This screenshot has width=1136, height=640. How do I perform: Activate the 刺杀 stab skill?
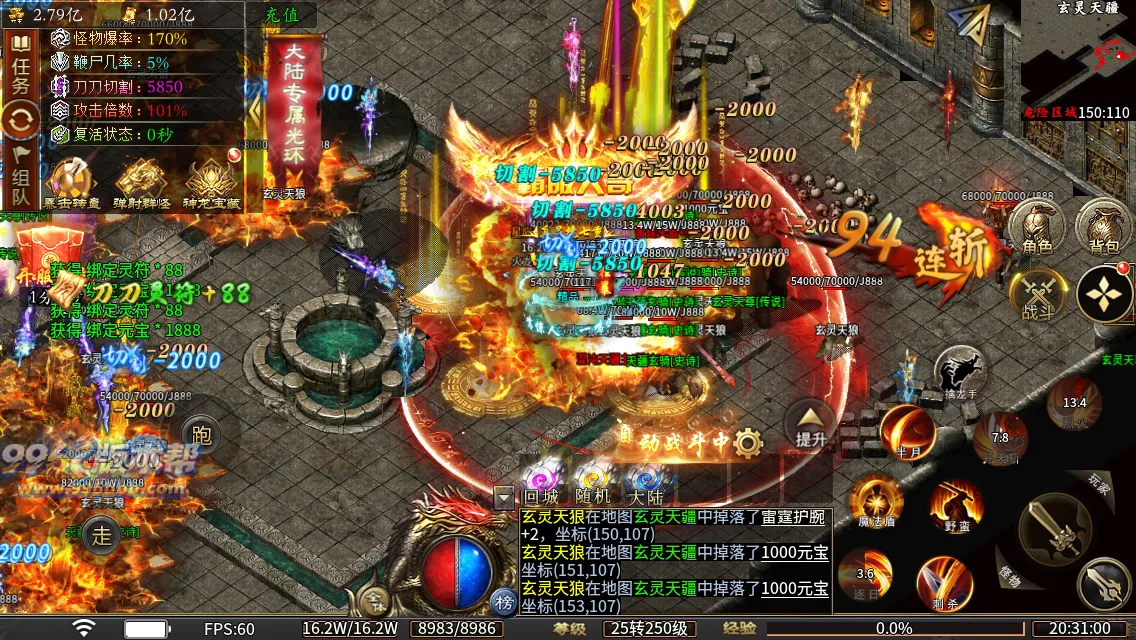(944, 583)
